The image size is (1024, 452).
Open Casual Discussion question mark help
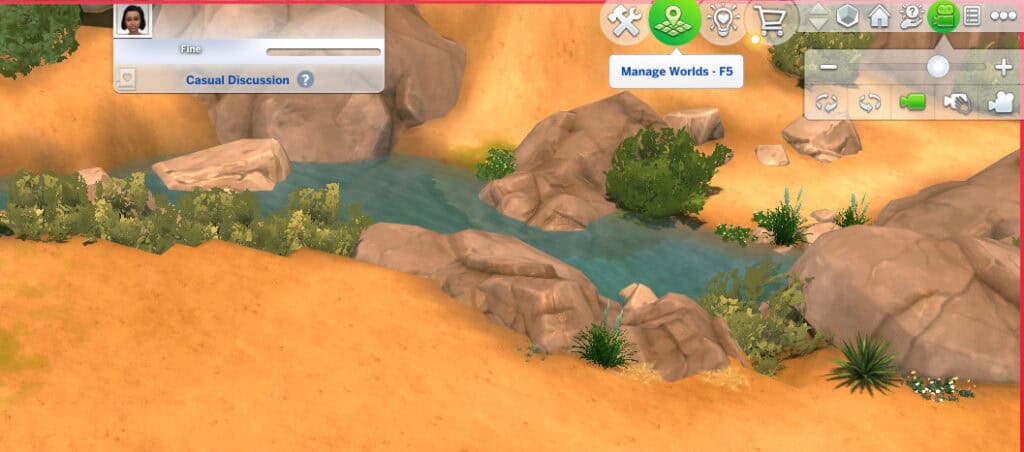pyautogui.click(x=305, y=80)
